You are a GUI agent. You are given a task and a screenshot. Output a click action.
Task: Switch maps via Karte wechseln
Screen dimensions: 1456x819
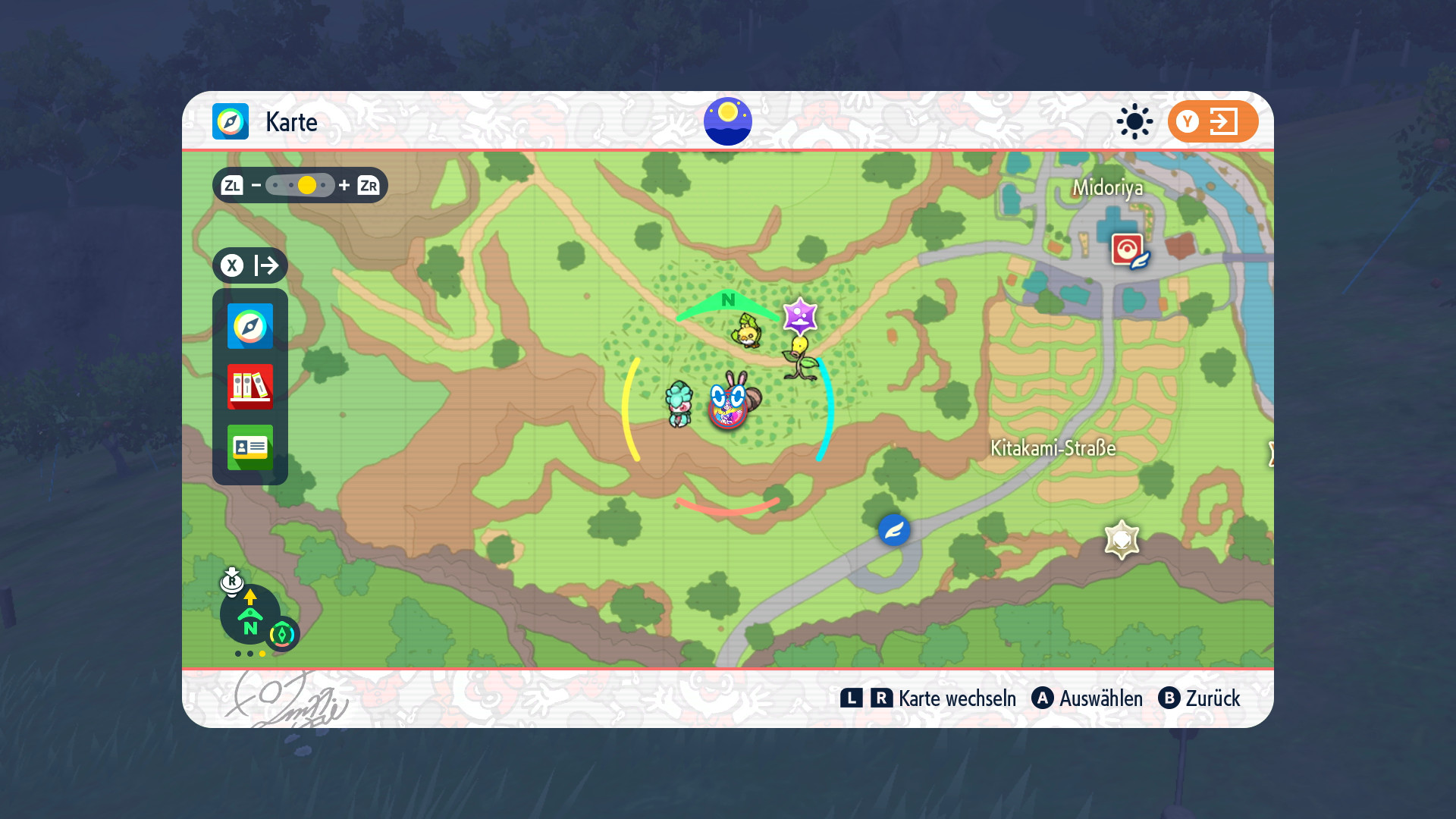point(957,698)
